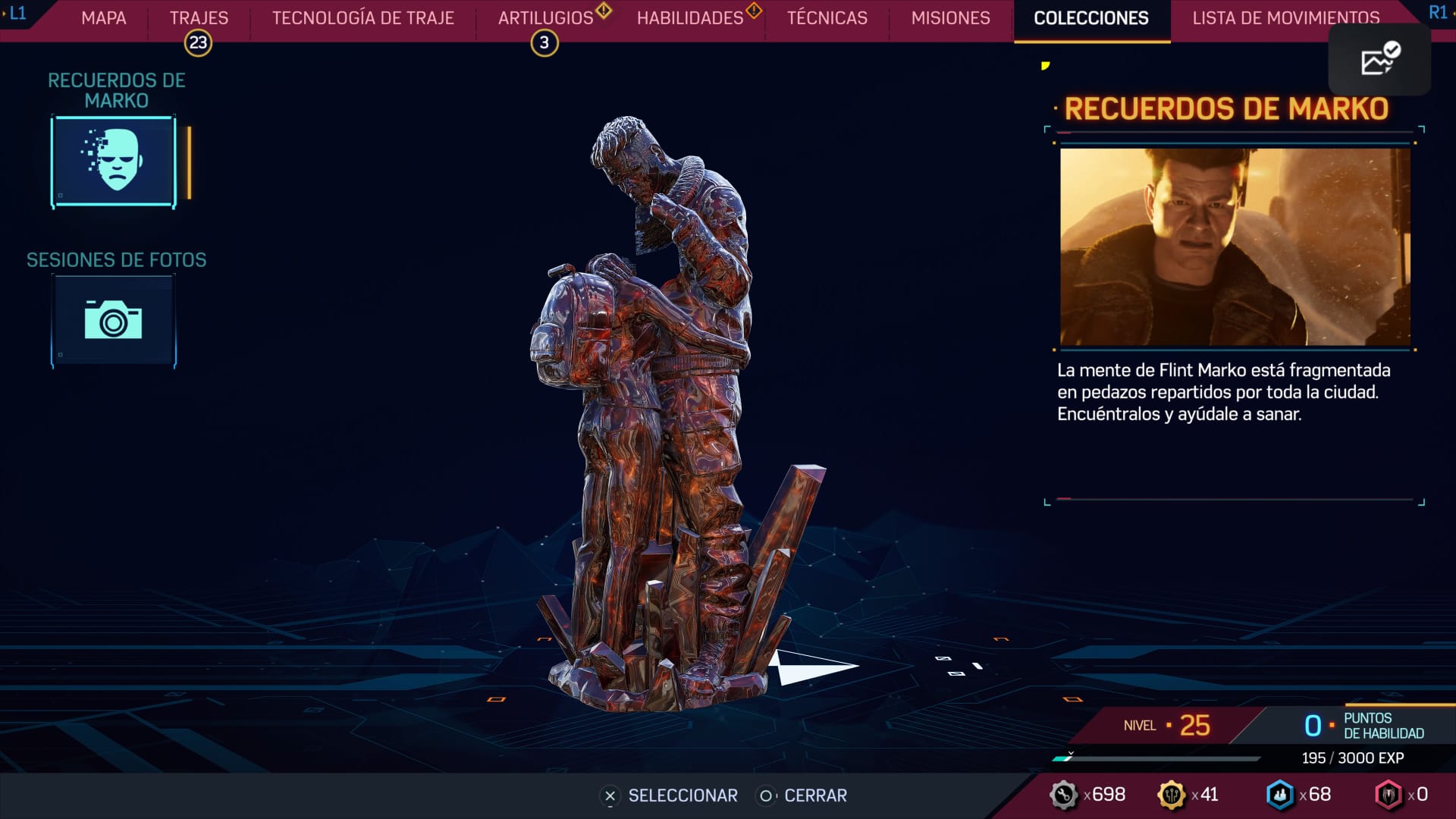Switch to the Mapa tab
Viewport: 1456px width, 819px height.
pyautogui.click(x=104, y=18)
